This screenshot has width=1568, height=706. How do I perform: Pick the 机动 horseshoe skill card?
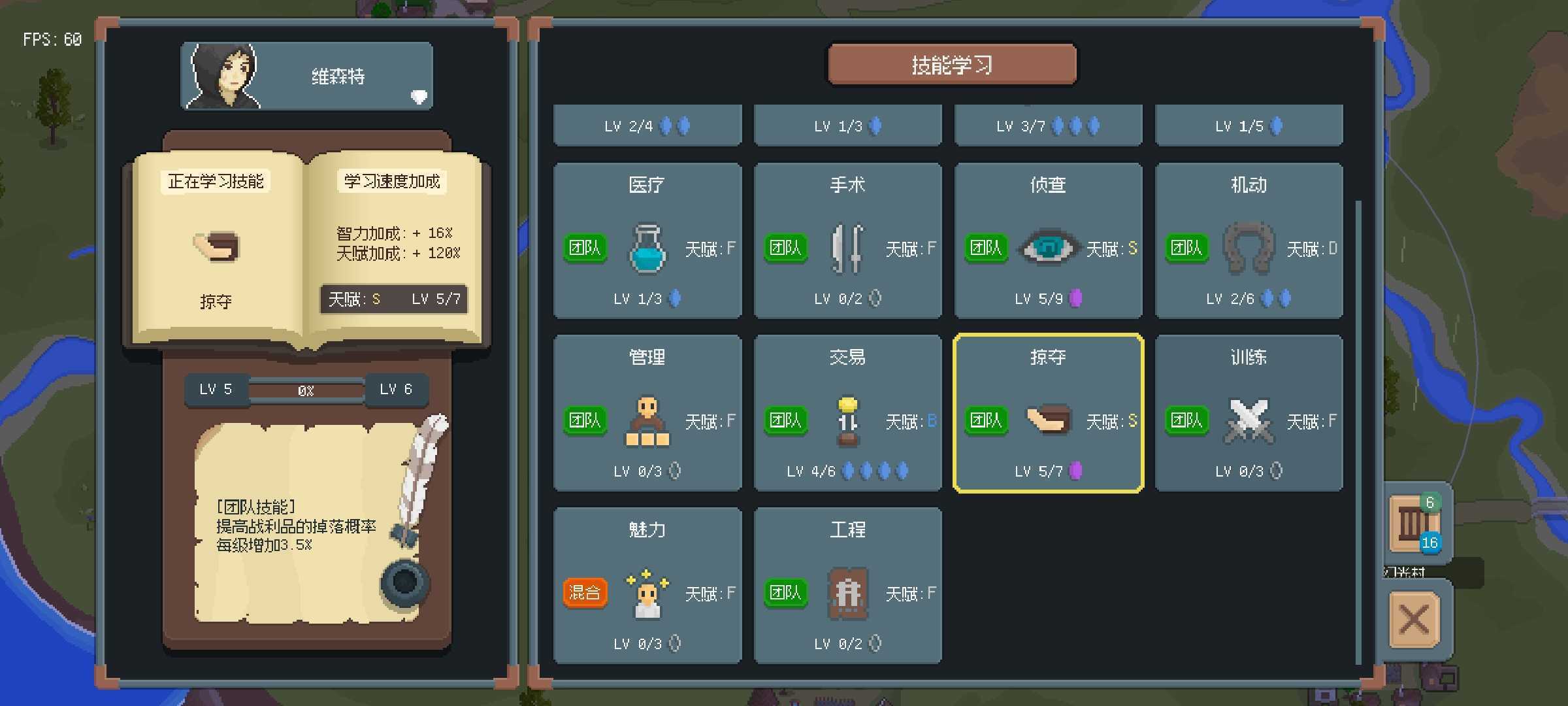click(x=1249, y=241)
